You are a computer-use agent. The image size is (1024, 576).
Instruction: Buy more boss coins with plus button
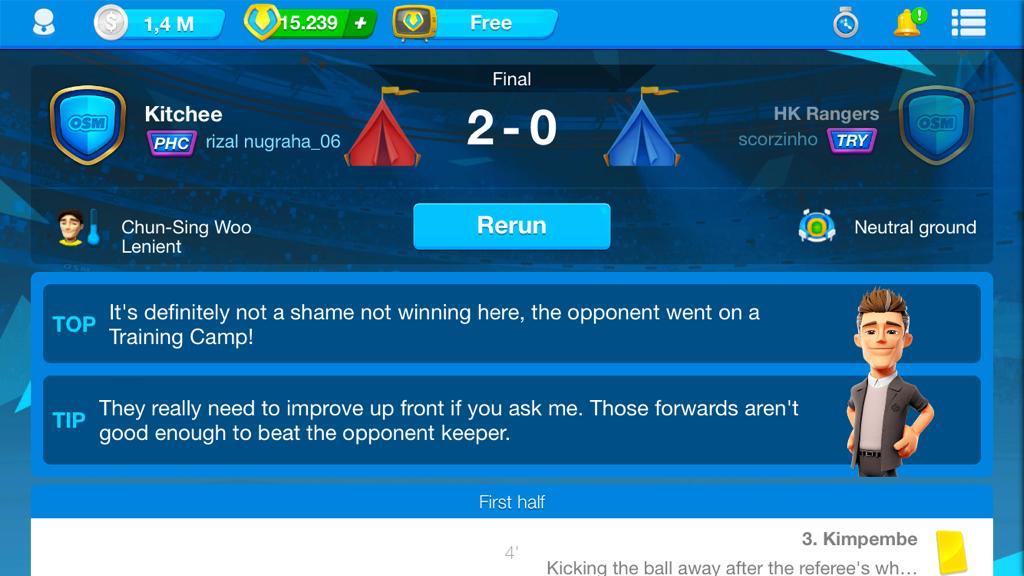(360, 23)
